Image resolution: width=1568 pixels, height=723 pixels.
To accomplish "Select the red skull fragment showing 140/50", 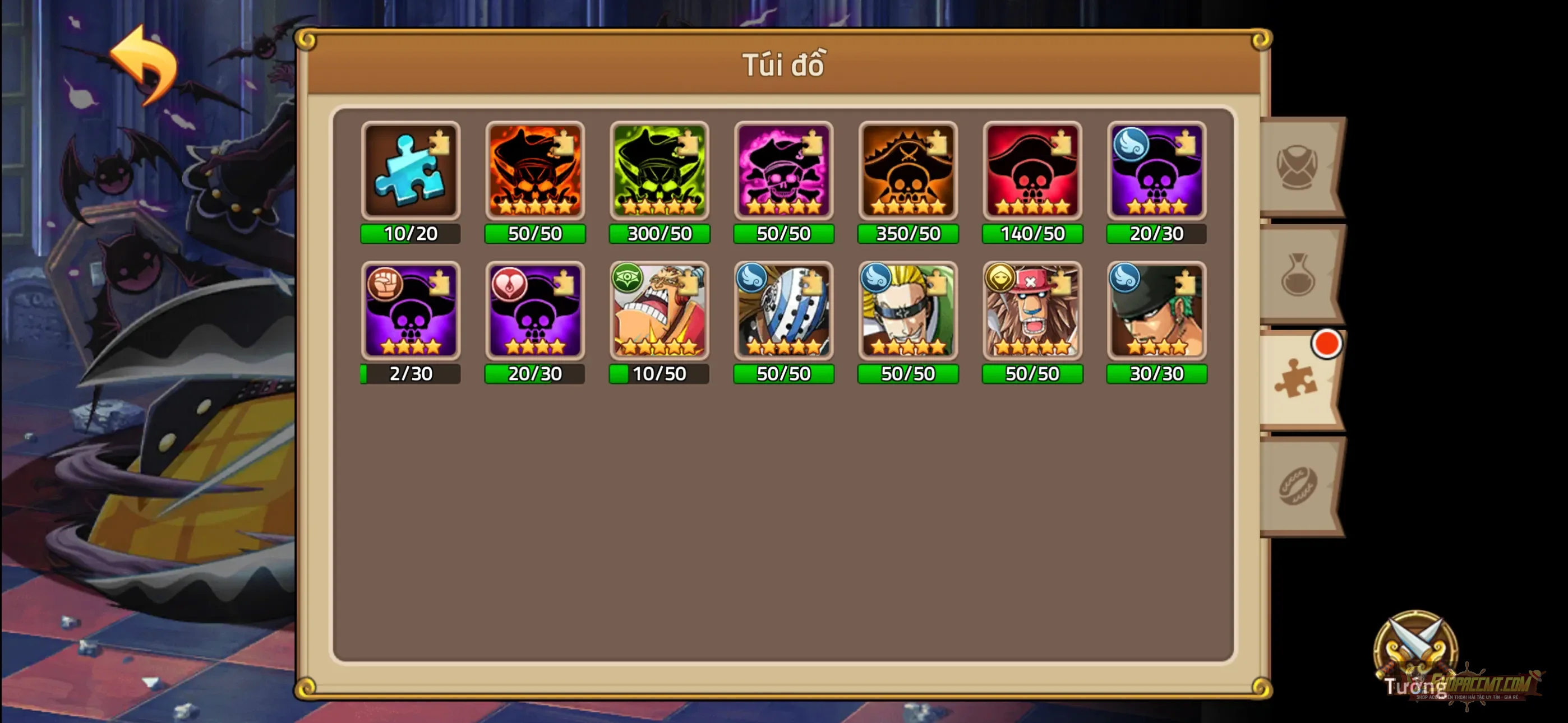I will (1032, 172).
